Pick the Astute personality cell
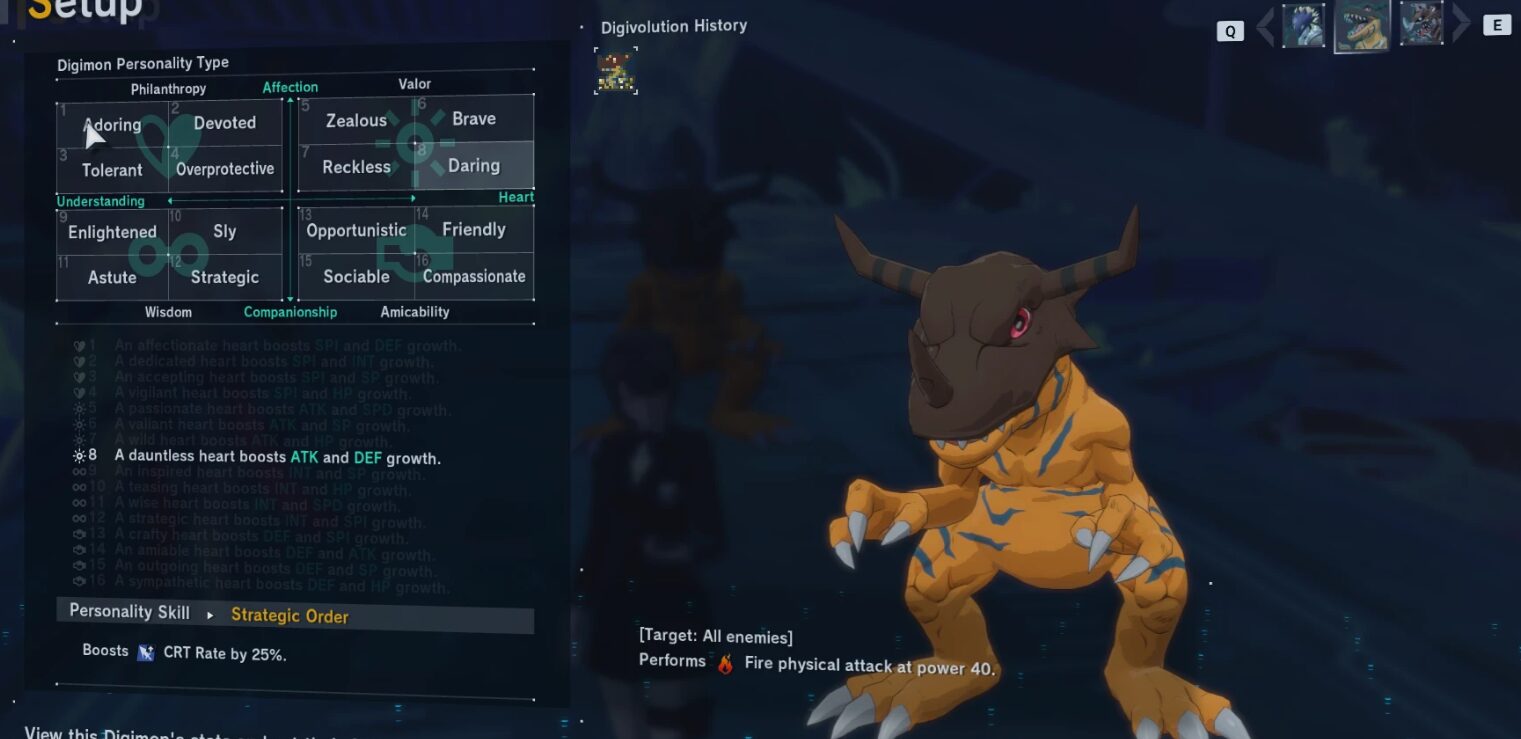The height and width of the screenshot is (739, 1521). (112, 277)
